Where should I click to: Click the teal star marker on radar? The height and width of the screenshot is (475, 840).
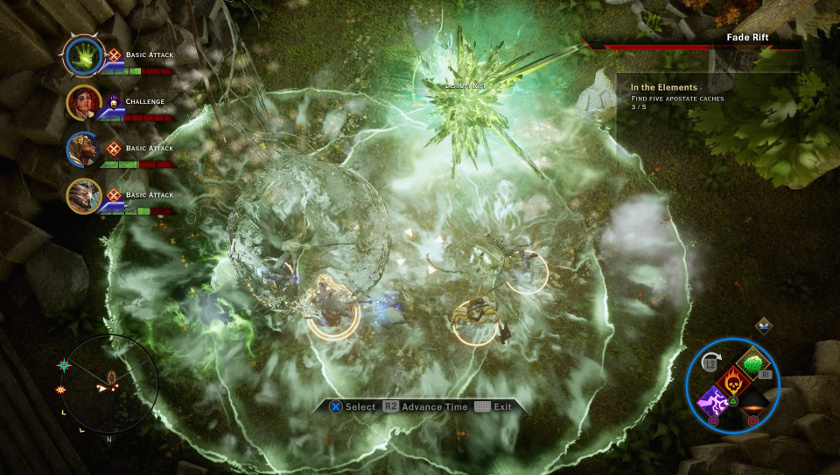coord(65,365)
